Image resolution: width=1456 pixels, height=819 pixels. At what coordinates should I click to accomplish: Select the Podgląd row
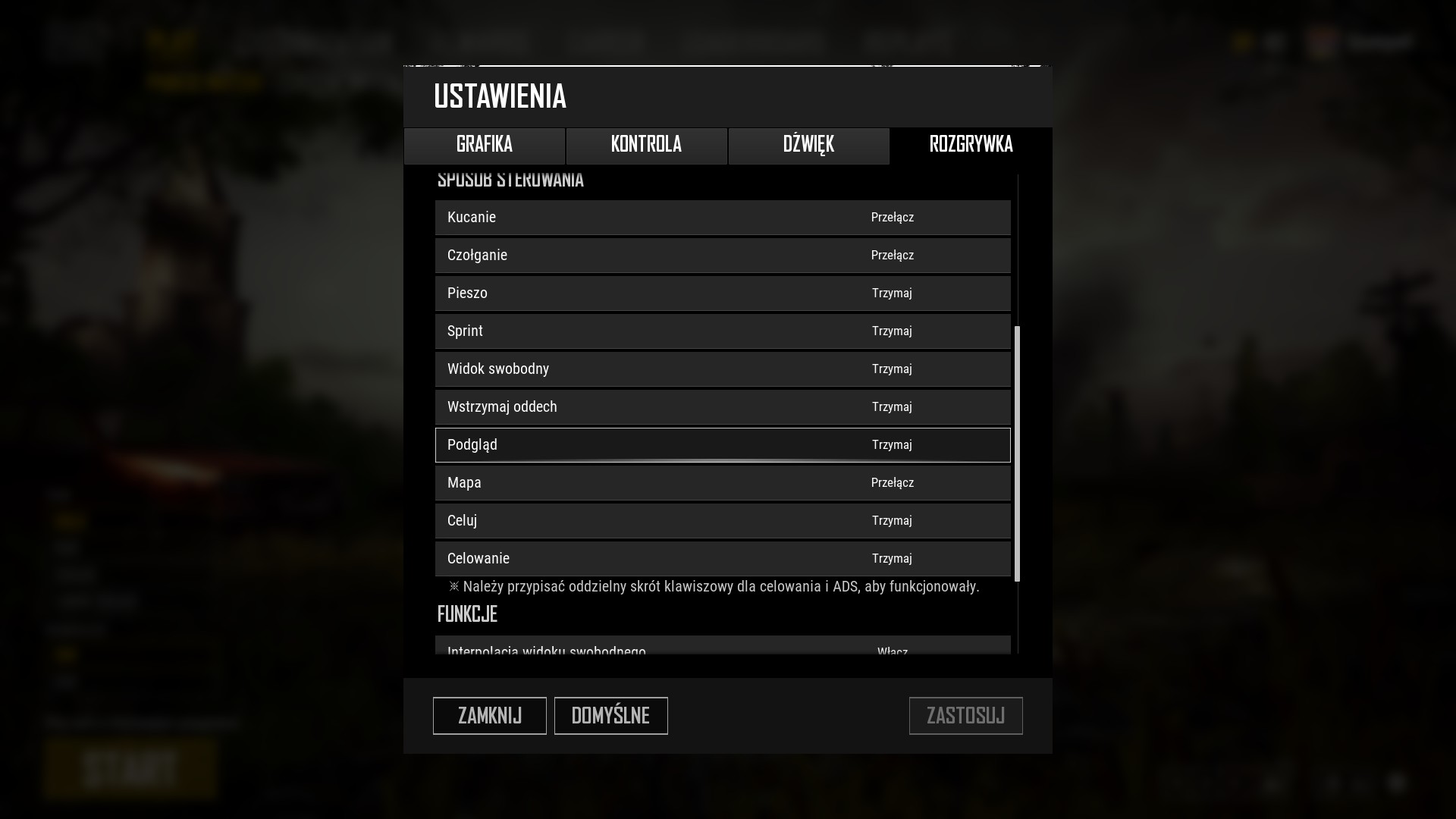coord(722,445)
